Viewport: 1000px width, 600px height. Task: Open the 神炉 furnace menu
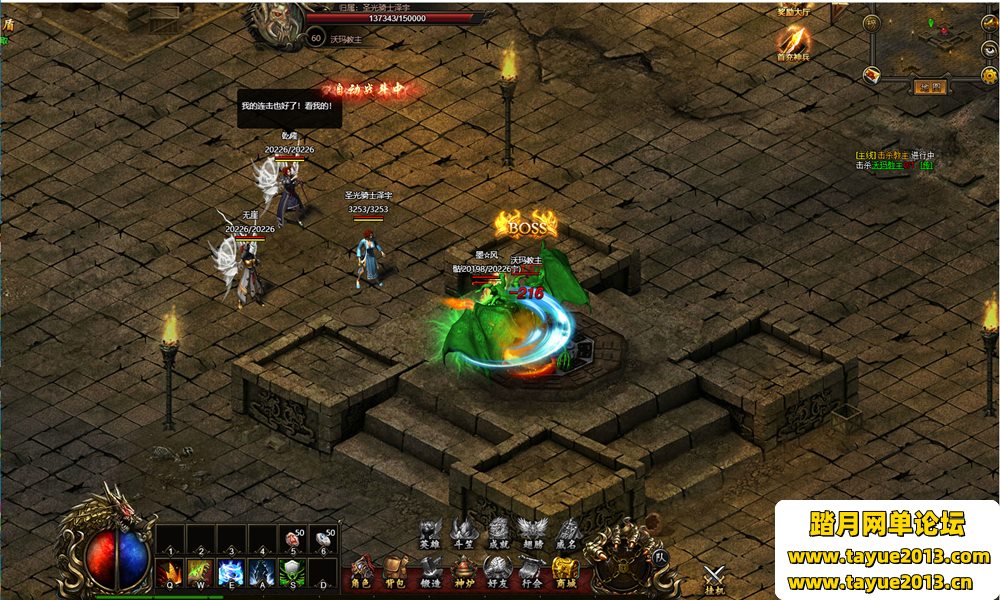463,574
